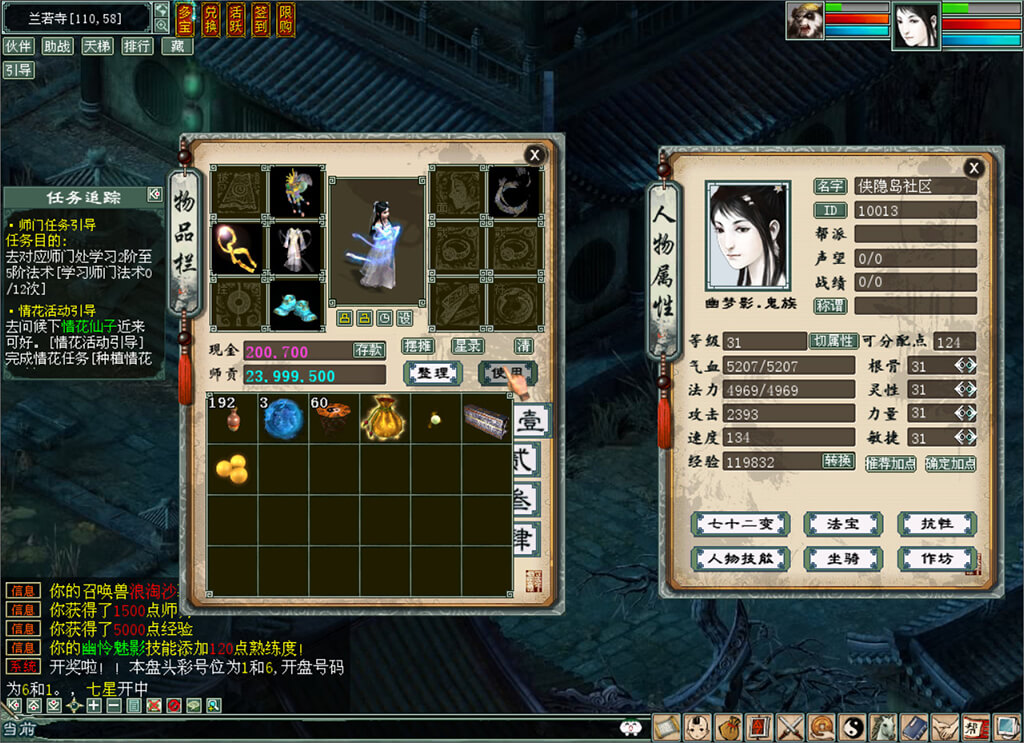Open the 人物技能 character skills panel
The height and width of the screenshot is (743, 1024).
click(x=741, y=559)
